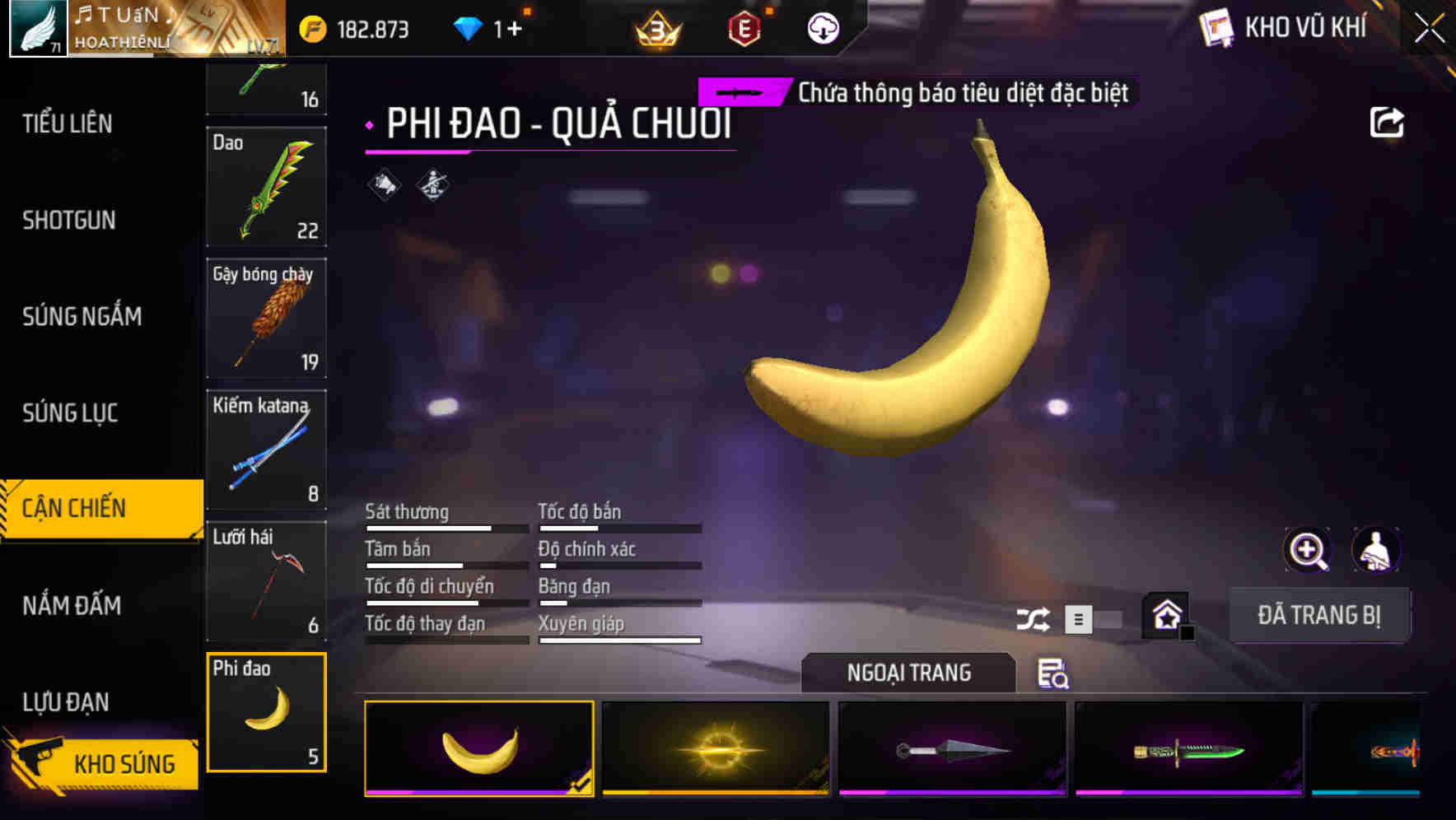Open the KHO VŨ KHÍ book icon
Viewport: 1456px width, 820px height.
pos(1218,27)
